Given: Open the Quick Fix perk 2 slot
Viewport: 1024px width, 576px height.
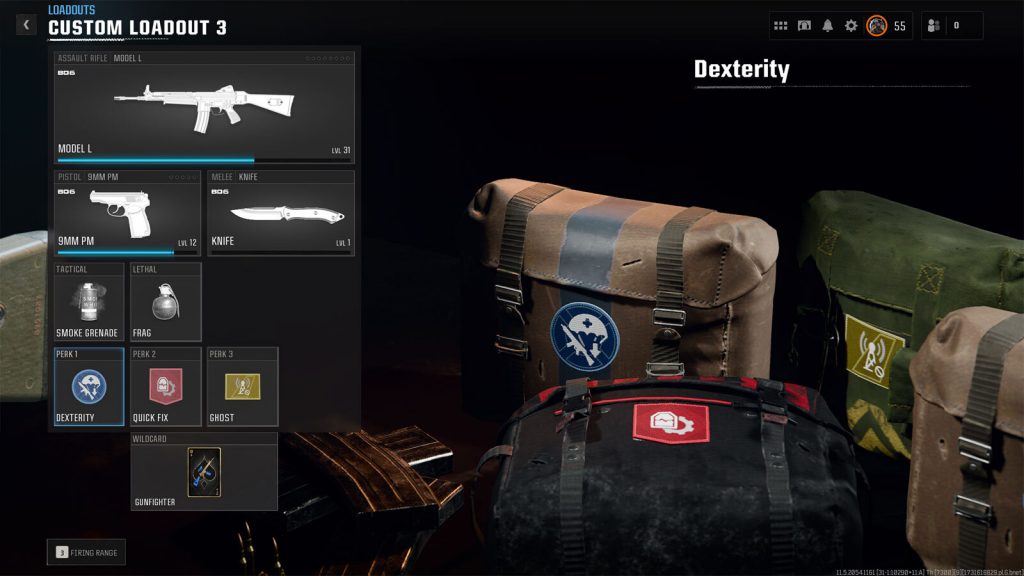Looking at the screenshot, I should click(x=166, y=387).
